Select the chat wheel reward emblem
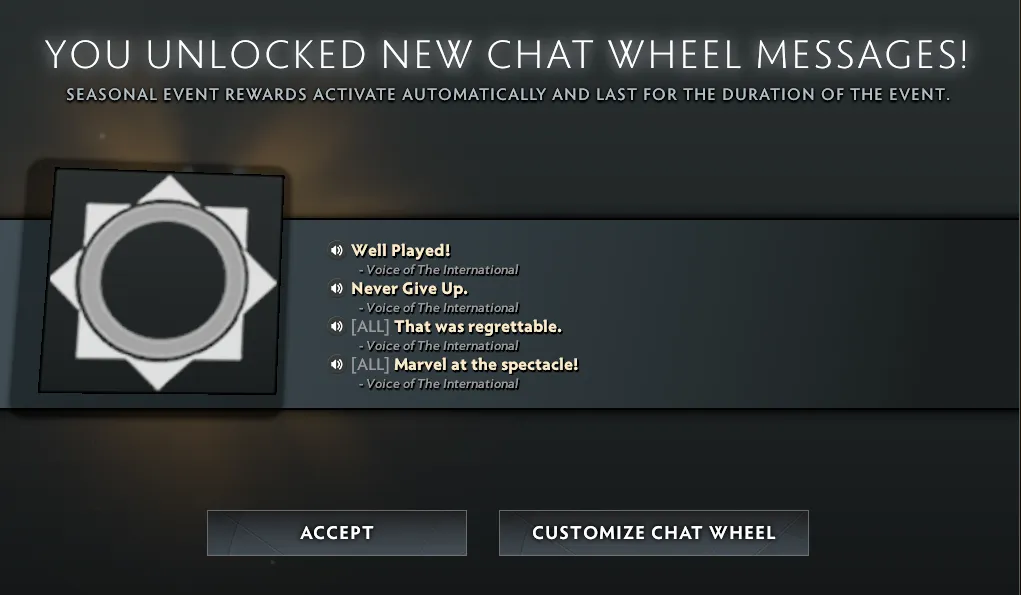Screen dimensions: 1021x595 (163, 282)
